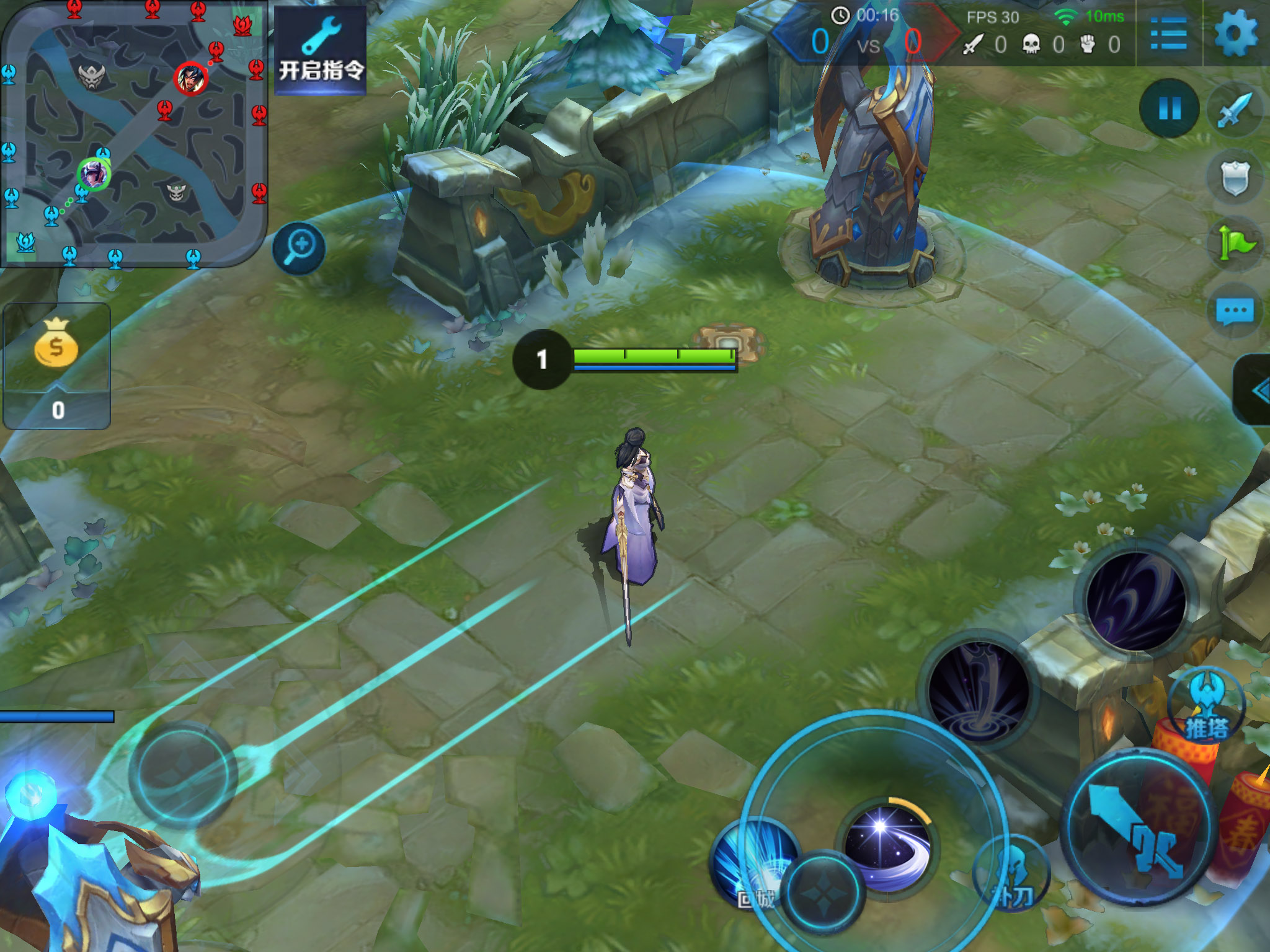Click the minimap in the corner
The image size is (1270, 952).
[133, 133]
